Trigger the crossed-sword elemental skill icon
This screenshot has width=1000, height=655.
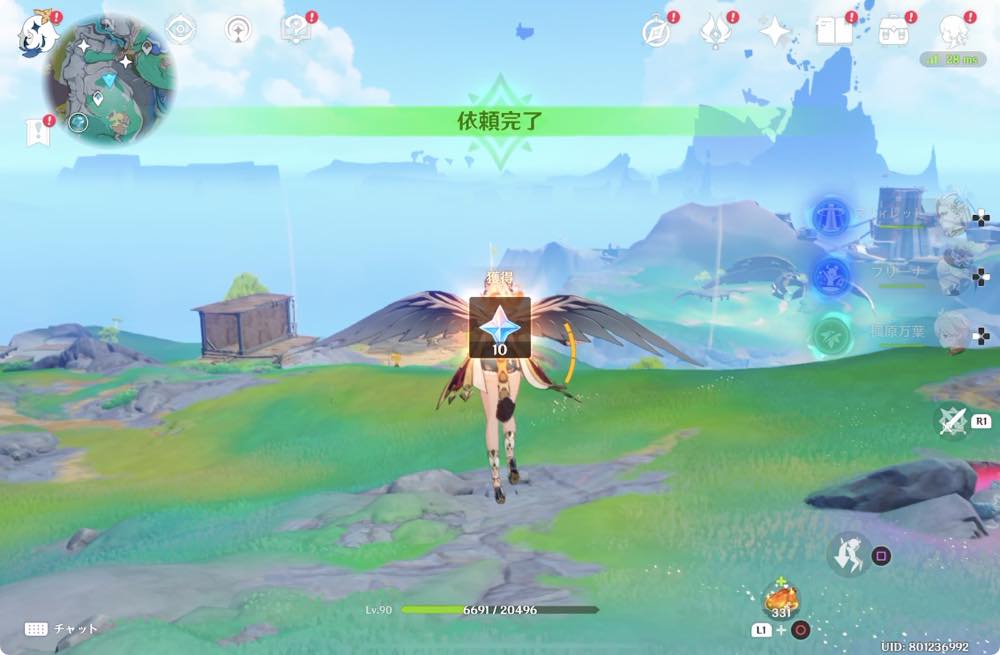(951, 422)
